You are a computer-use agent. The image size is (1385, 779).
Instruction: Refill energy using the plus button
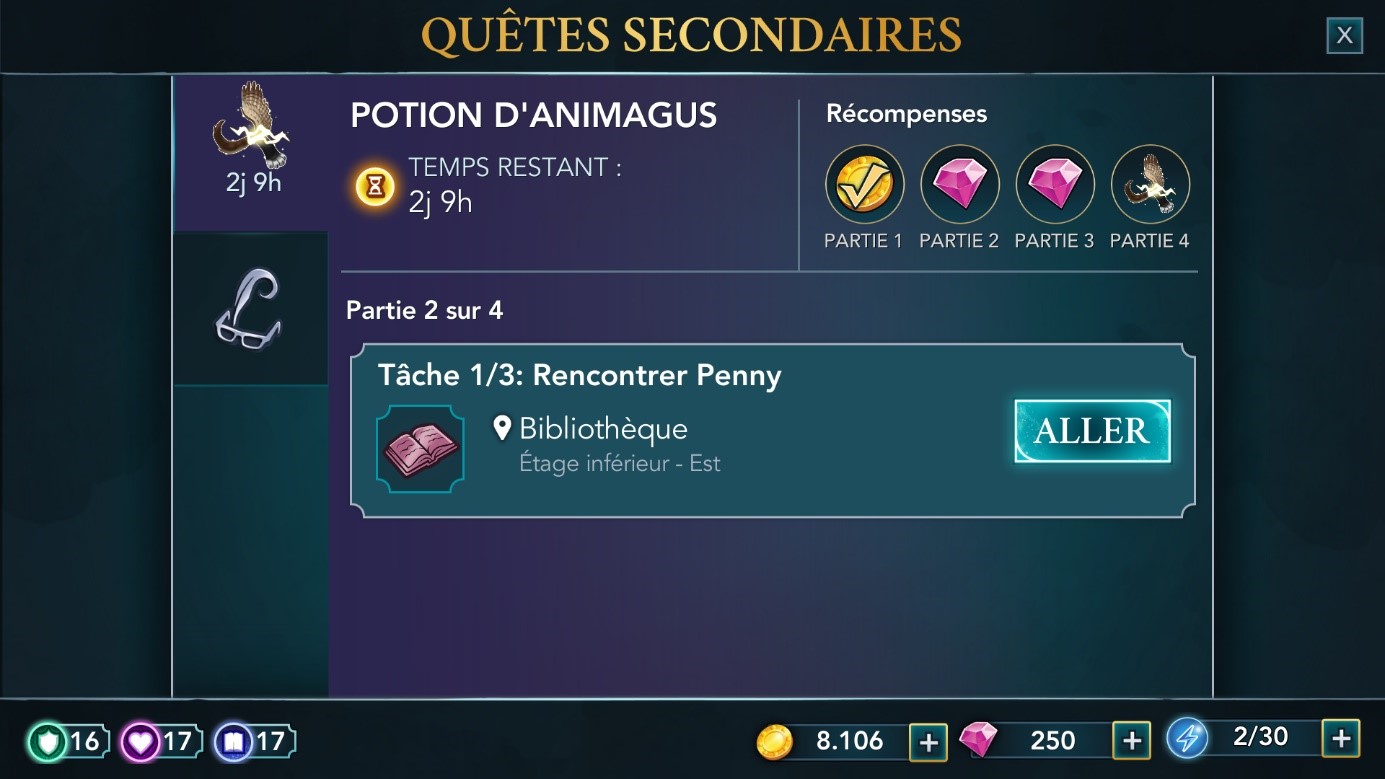click(1340, 738)
